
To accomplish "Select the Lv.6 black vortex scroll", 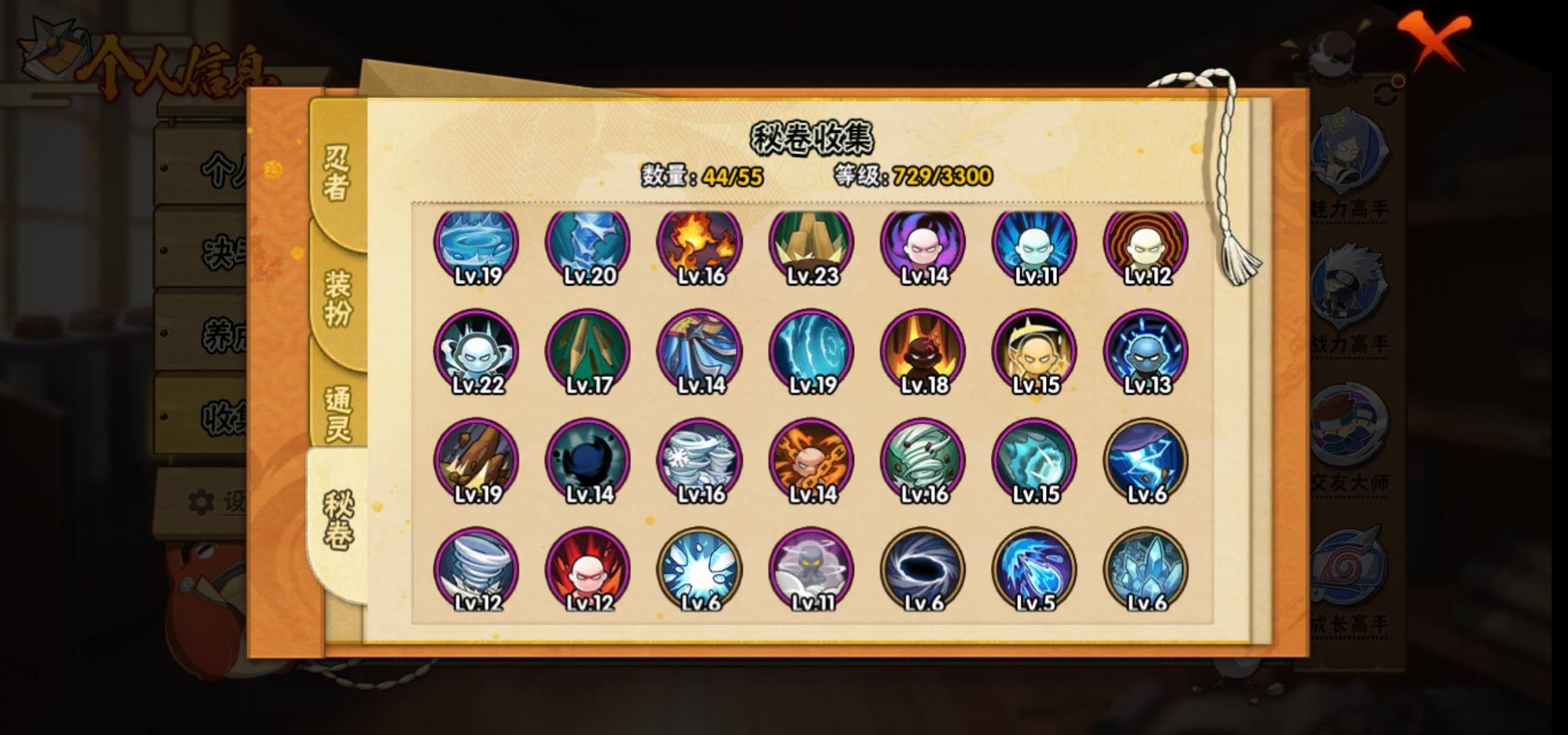I will (x=922, y=570).
